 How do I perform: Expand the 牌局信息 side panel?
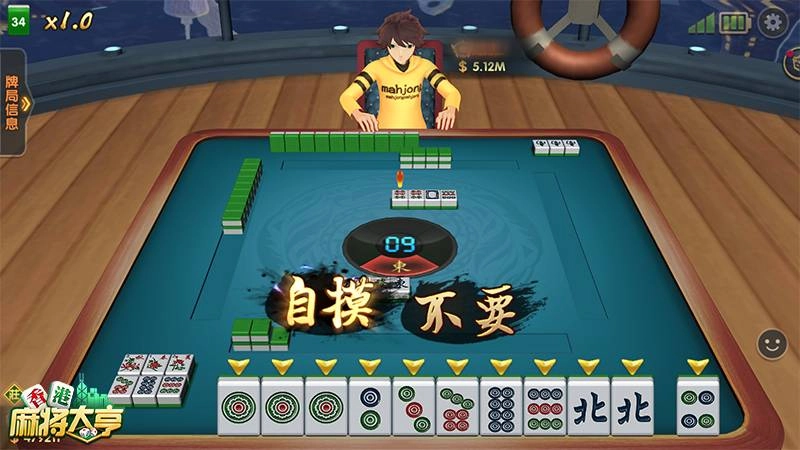[13, 101]
